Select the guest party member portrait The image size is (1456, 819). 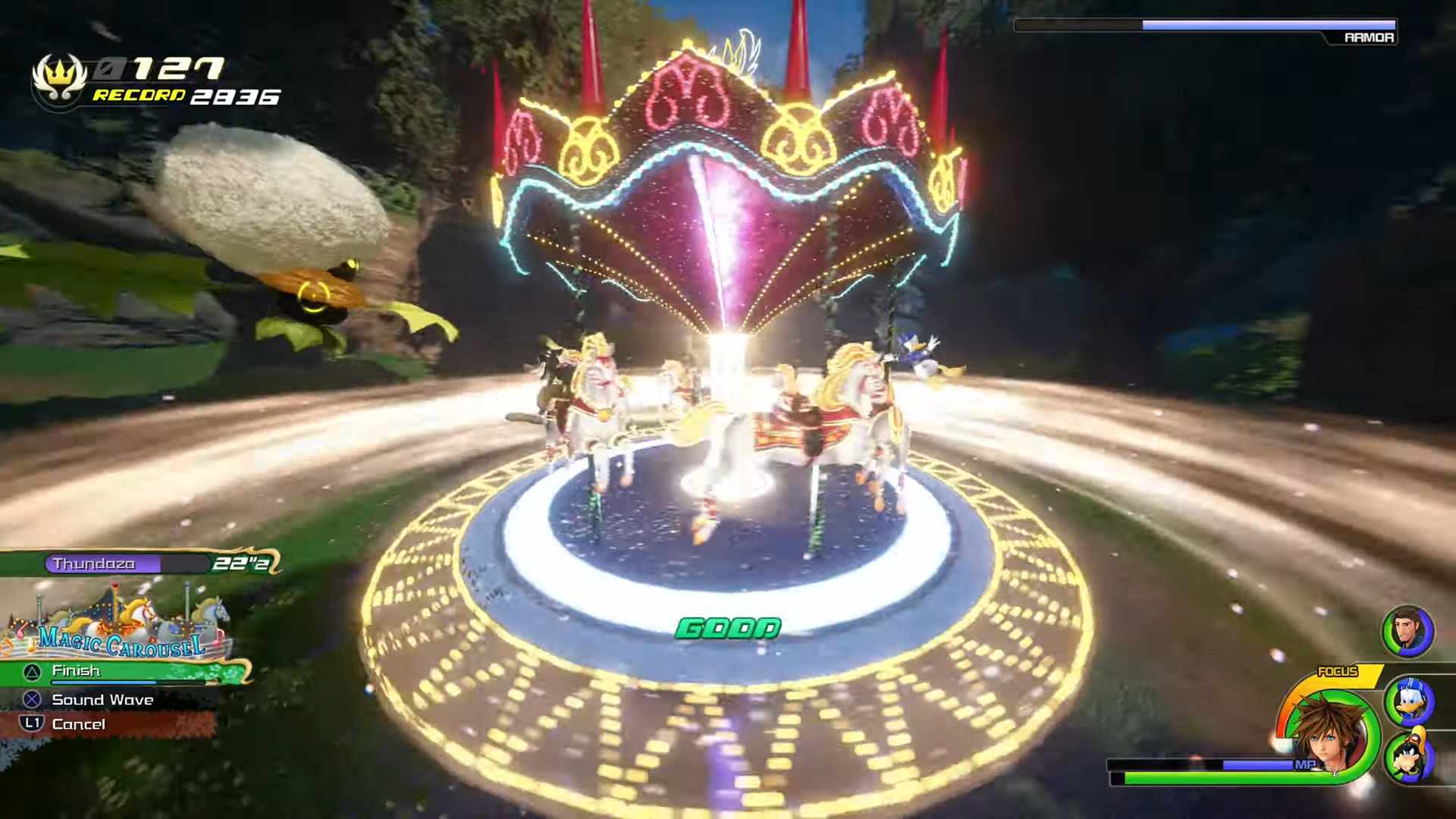point(1407,631)
